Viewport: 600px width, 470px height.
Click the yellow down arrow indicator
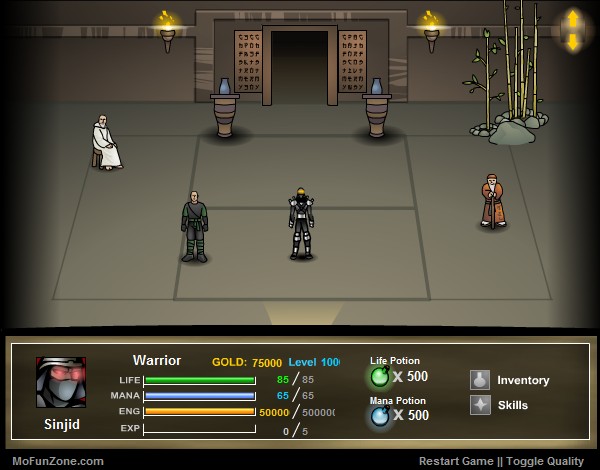pyautogui.click(x=573, y=42)
